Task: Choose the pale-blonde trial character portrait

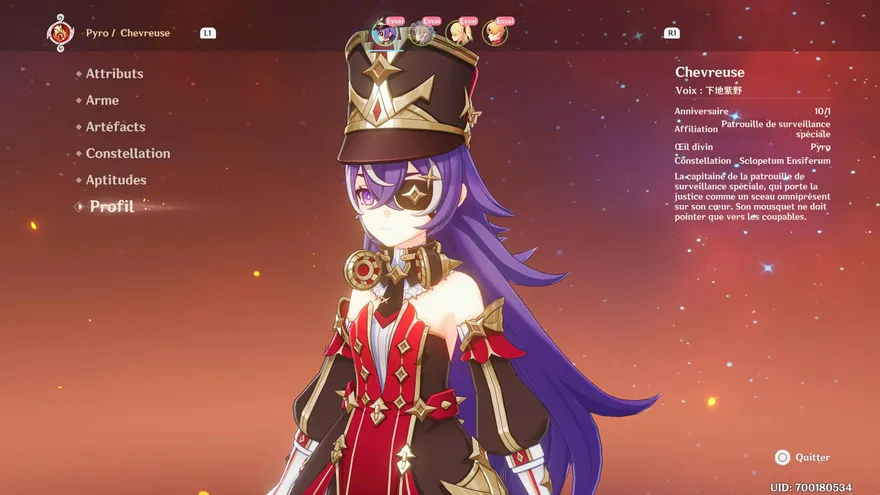Action: pos(459,33)
